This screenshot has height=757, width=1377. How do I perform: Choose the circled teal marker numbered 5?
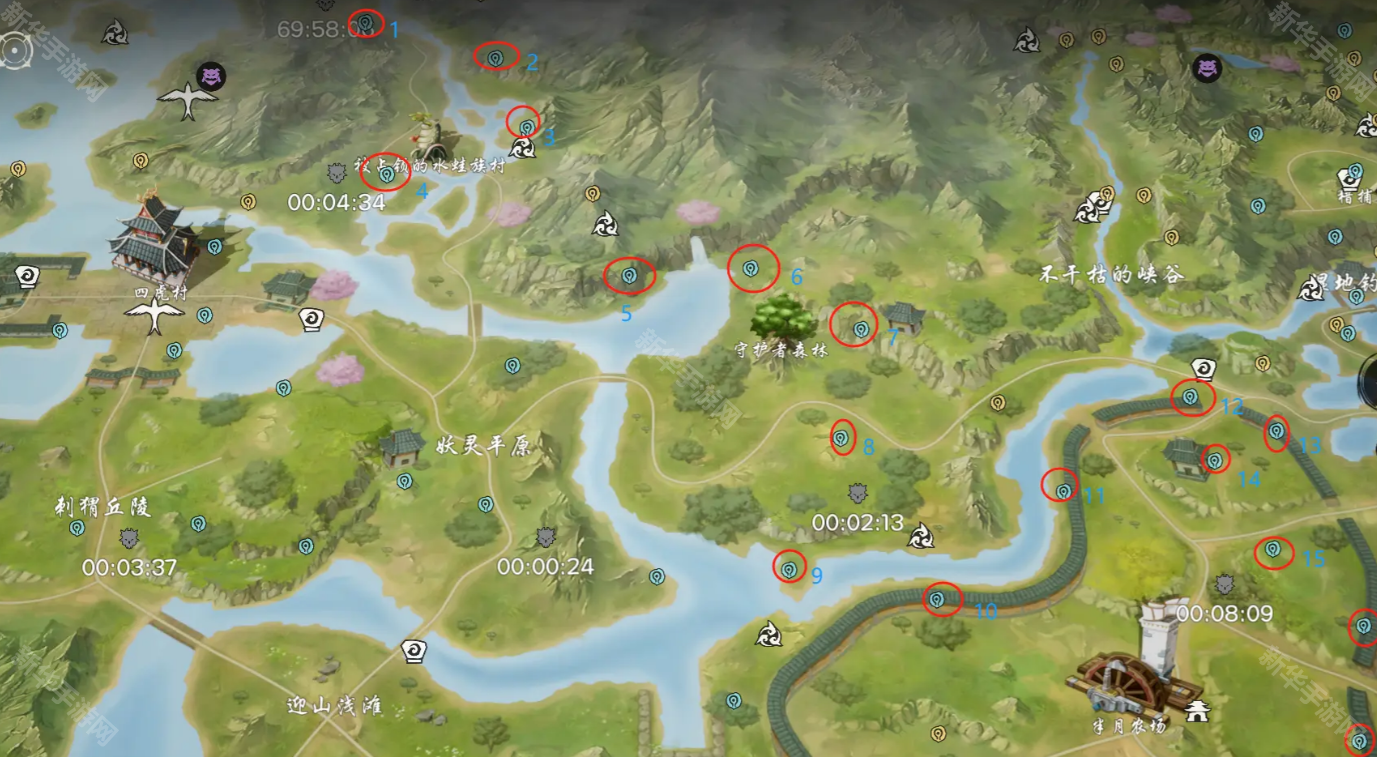point(629,275)
